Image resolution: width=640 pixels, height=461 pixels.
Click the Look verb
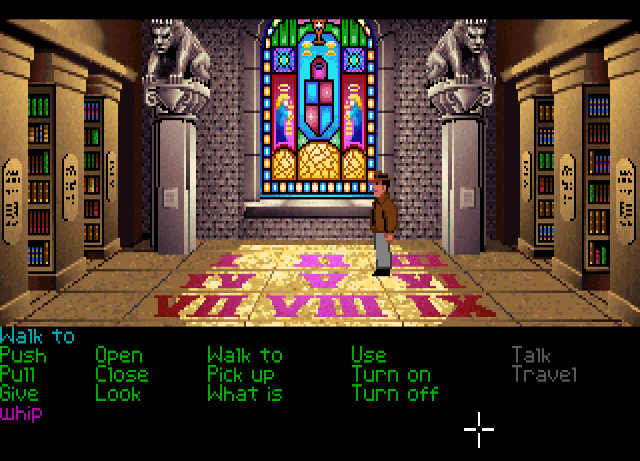tap(117, 393)
